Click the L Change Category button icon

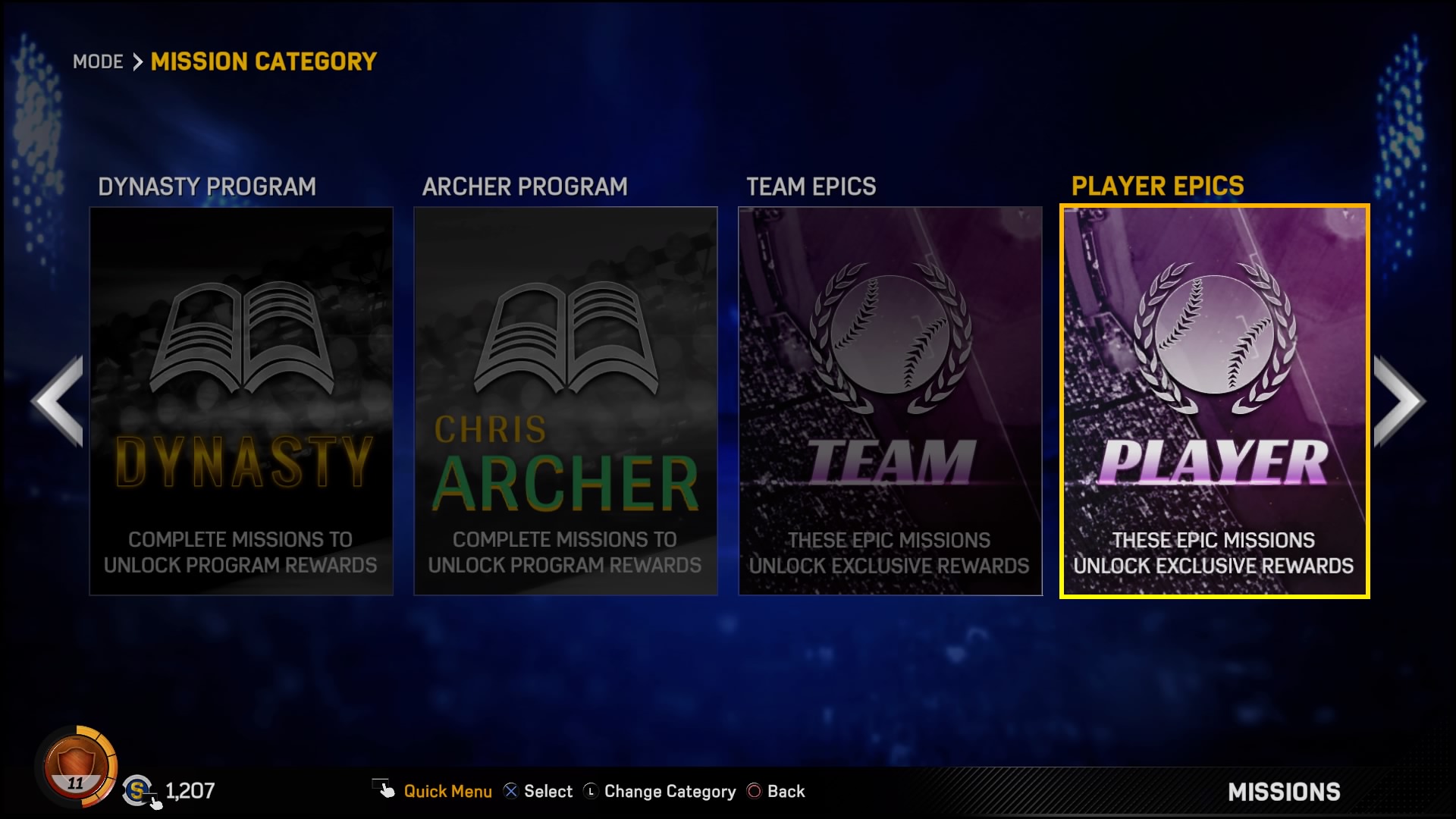coord(591,791)
